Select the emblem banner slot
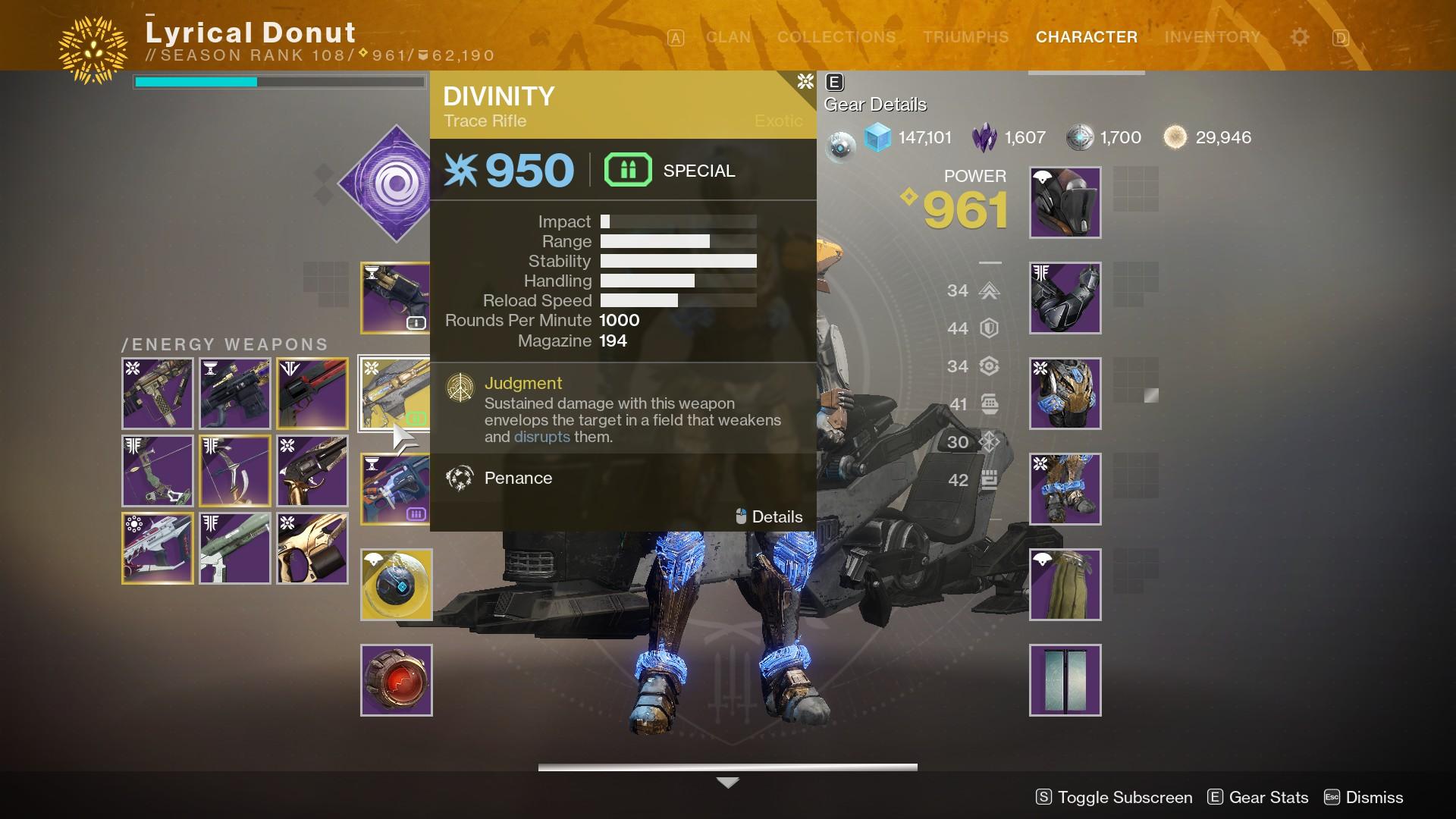 [x=1065, y=680]
